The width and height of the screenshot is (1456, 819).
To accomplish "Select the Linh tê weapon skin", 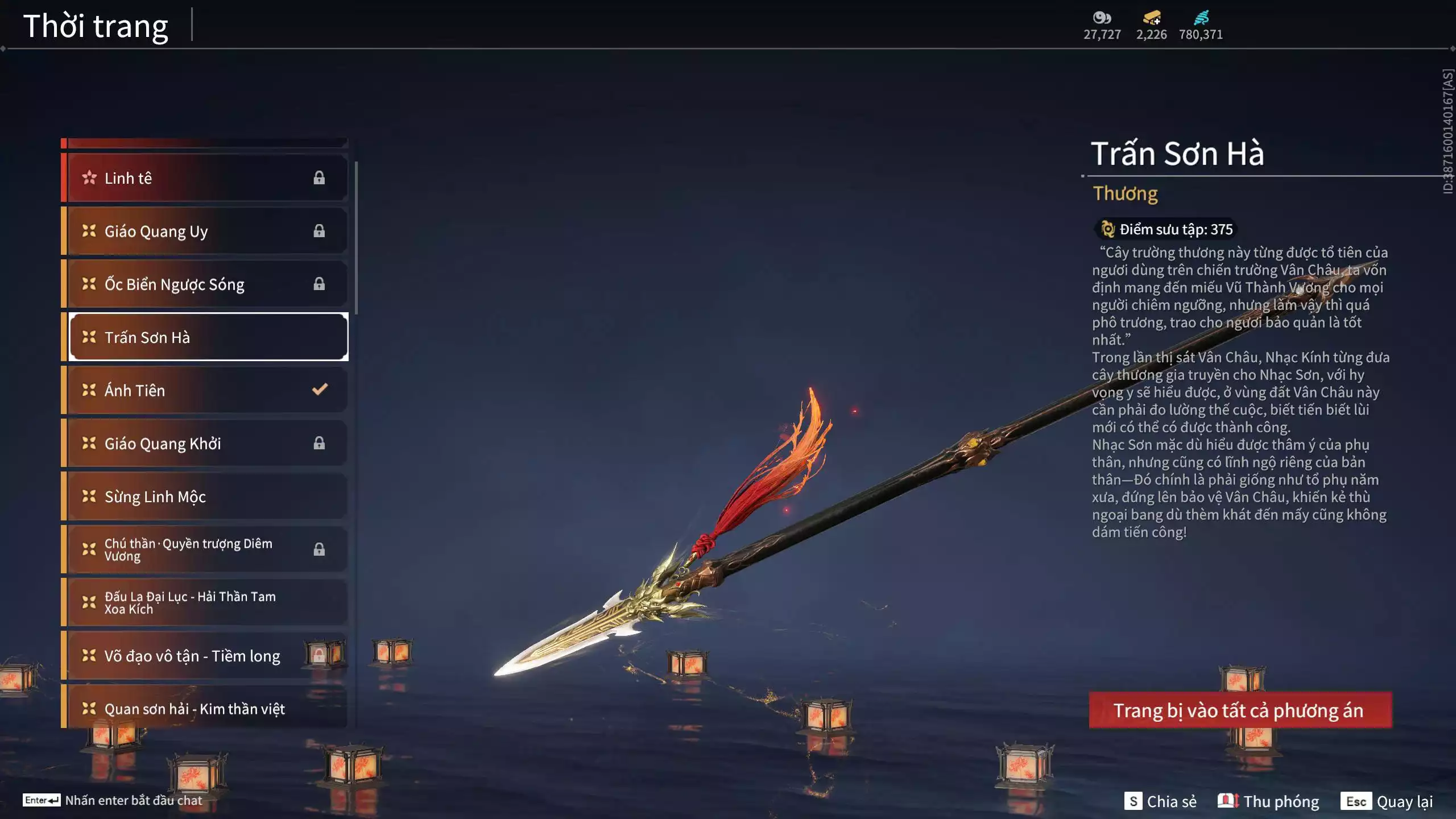I will 205,178.
